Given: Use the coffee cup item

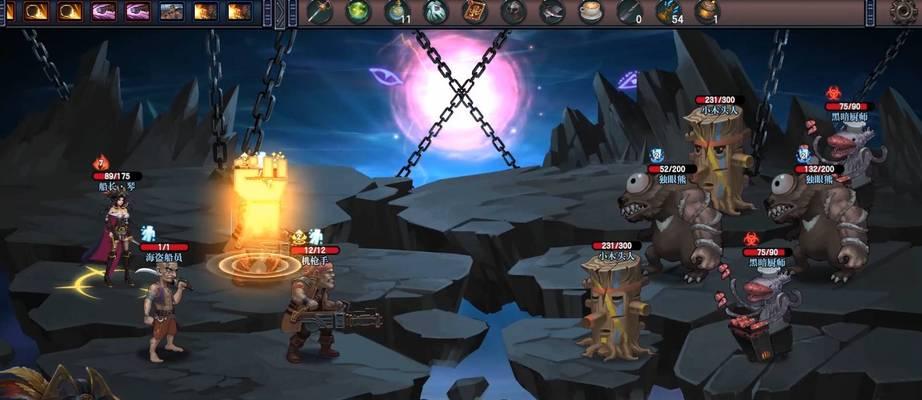Looking at the screenshot, I should [x=591, y=11].
